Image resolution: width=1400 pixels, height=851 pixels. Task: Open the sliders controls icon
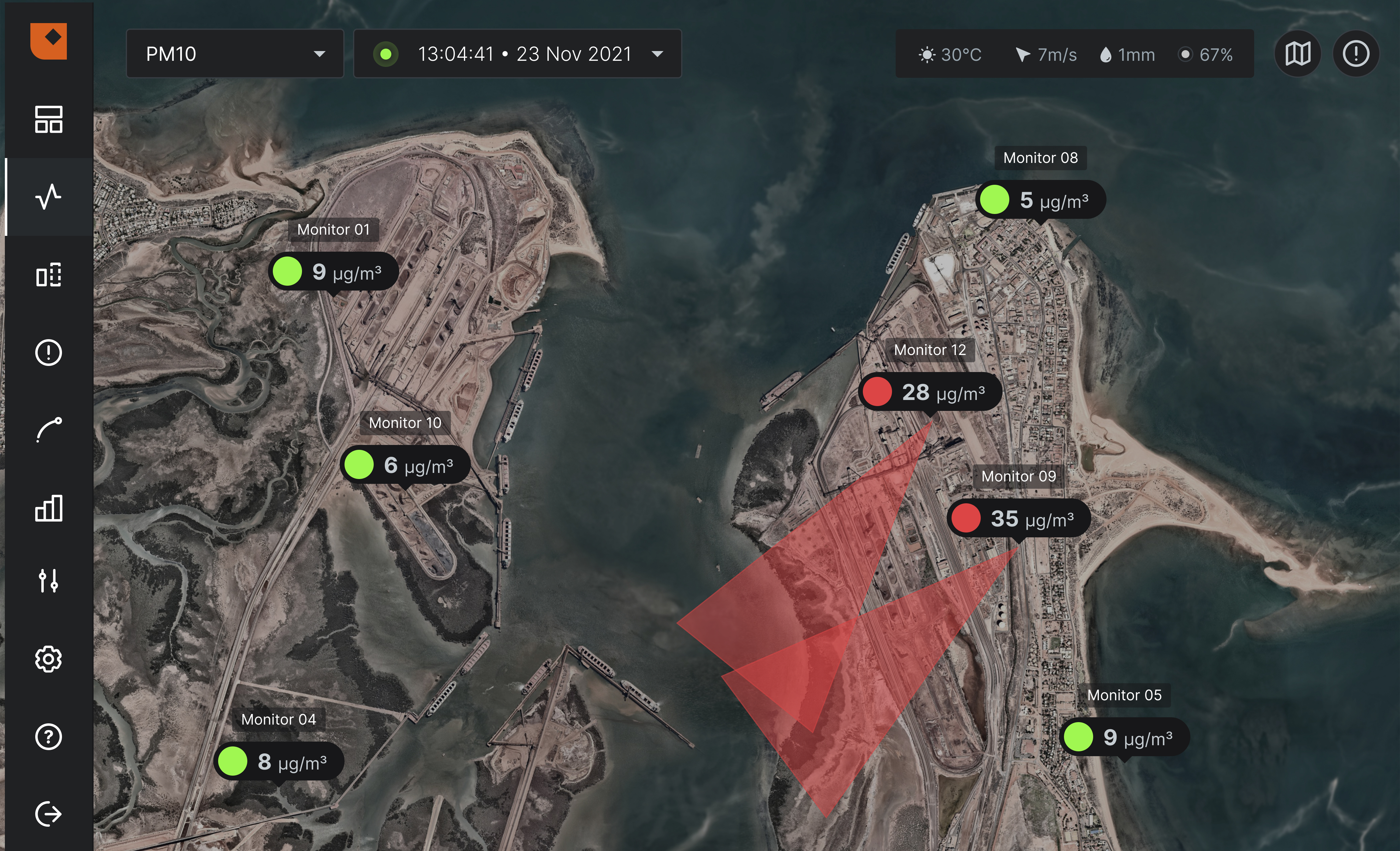pyautogui.click(x=49, y=581)
